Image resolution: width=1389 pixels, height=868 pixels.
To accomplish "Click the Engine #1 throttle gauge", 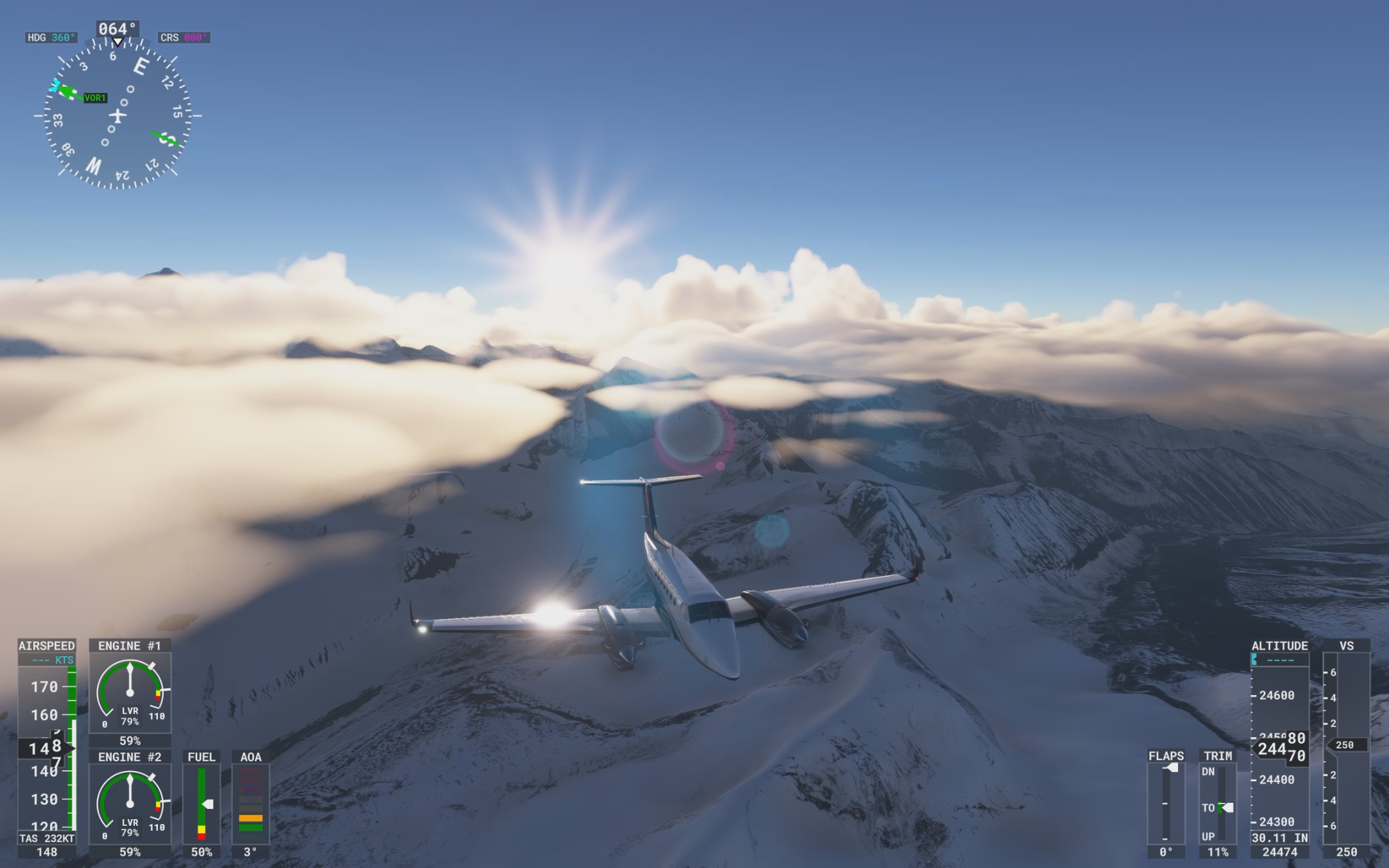I will click(130, 693).
